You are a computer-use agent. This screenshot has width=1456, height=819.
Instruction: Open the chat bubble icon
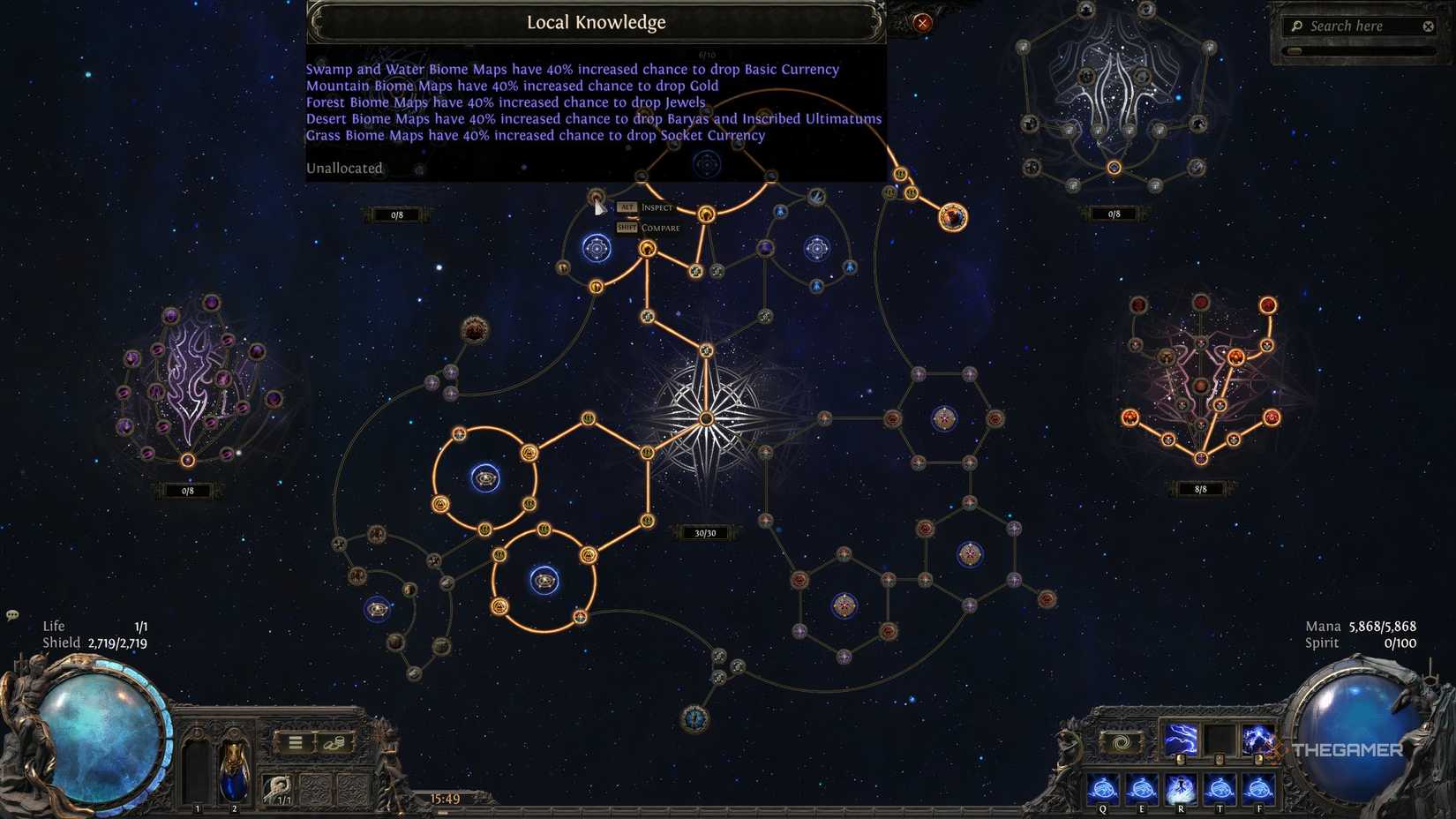[12, 615]
